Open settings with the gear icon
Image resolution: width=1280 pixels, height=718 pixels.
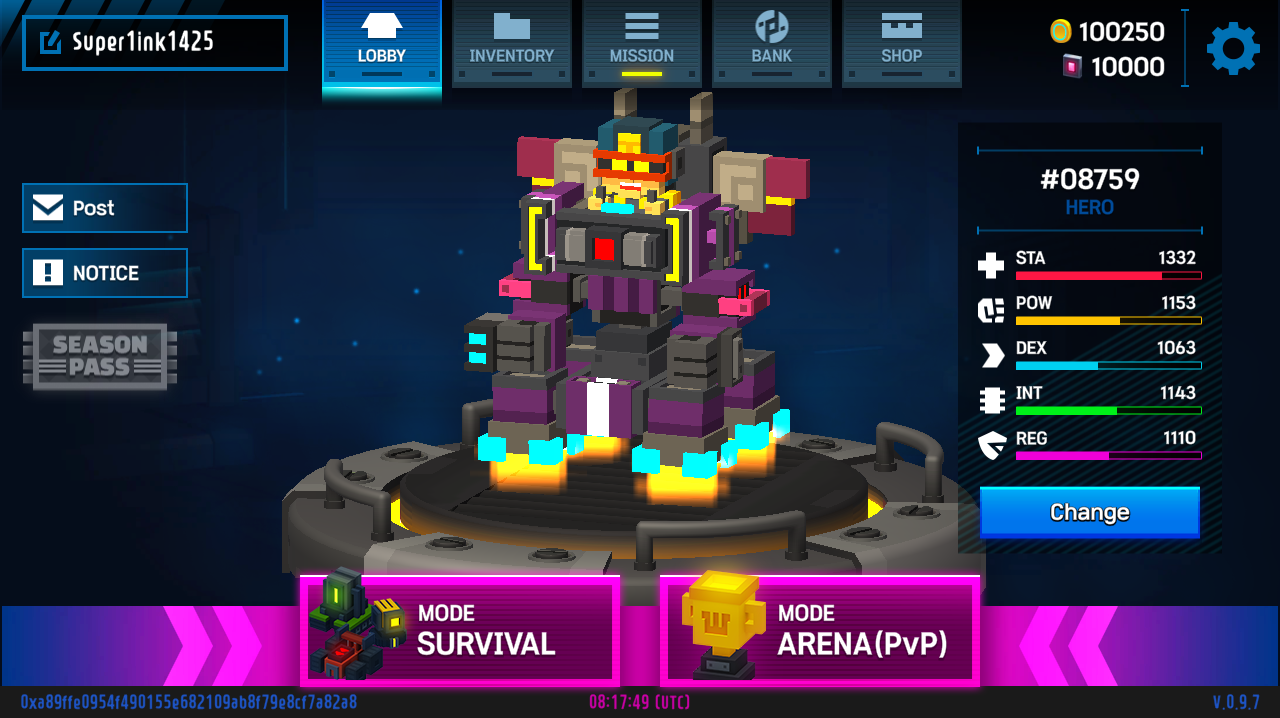click(x=1233, y=48)
